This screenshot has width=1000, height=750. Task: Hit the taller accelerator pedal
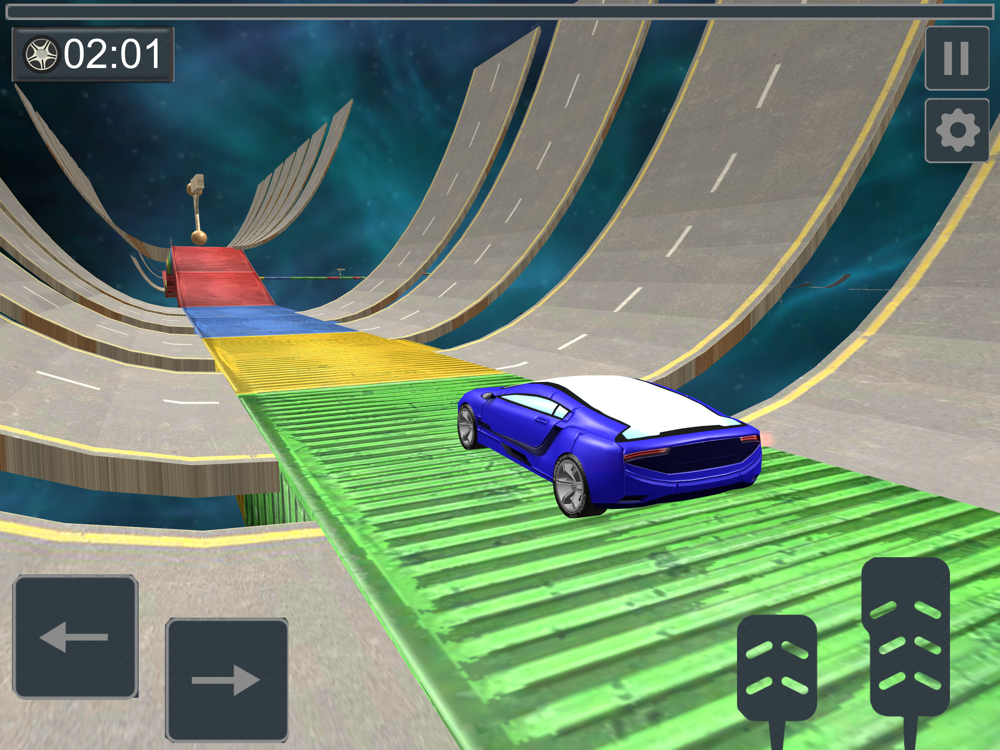(905, 637)
